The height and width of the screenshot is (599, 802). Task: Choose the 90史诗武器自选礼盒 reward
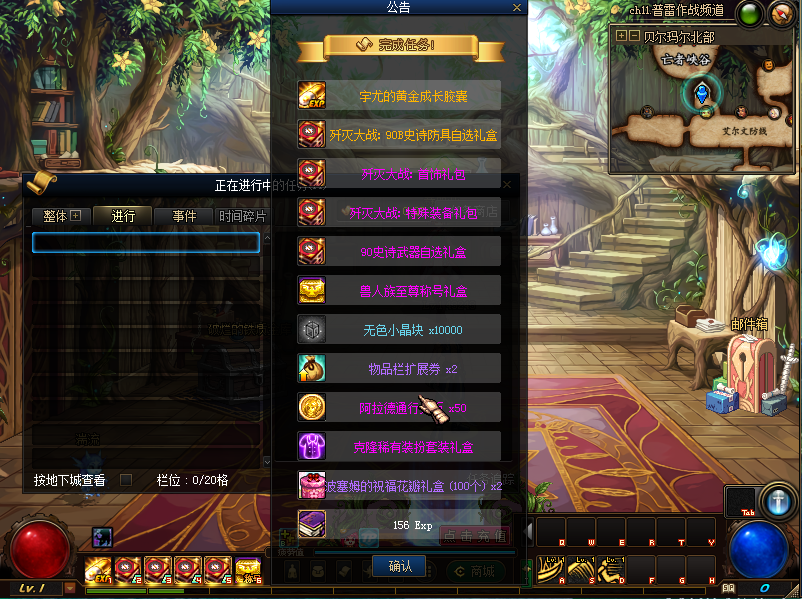(x=399, y=251)
